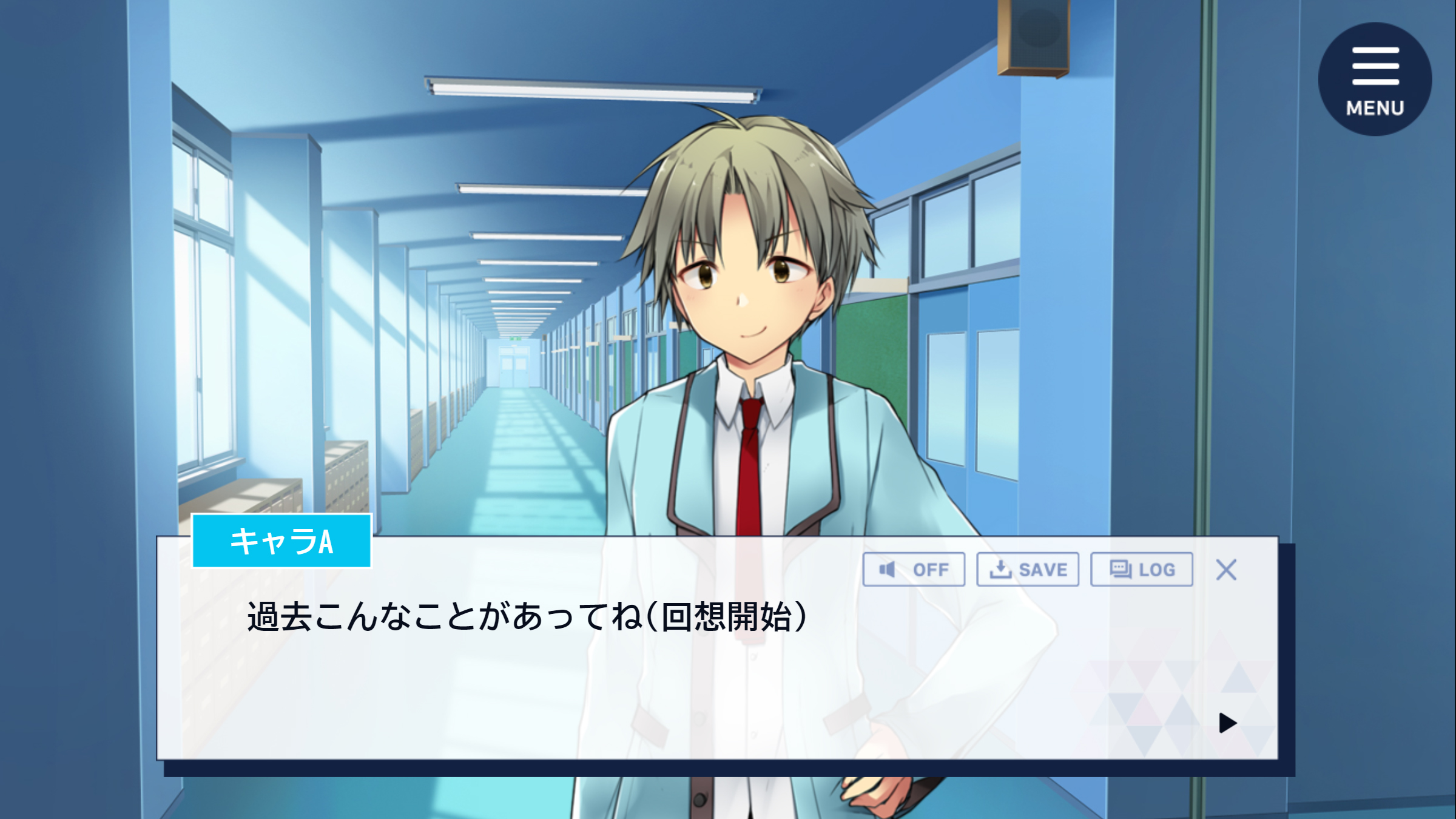Click the hallway background to continue the story
Image resolution: width=1456 pixels, height=819 pixels.
point(364,303)
